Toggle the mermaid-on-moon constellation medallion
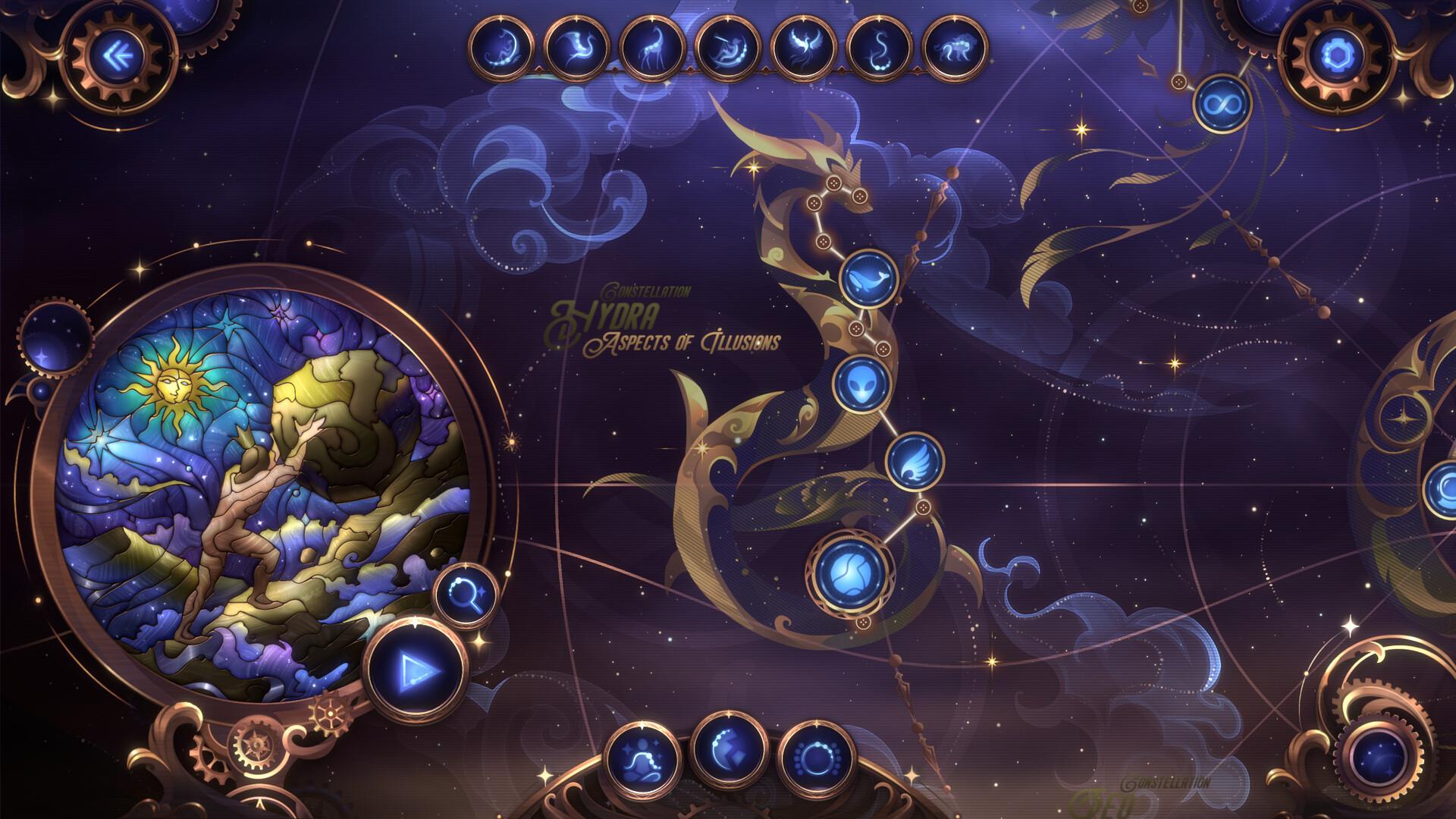1456x819 pixels. [x=504, y=47]
